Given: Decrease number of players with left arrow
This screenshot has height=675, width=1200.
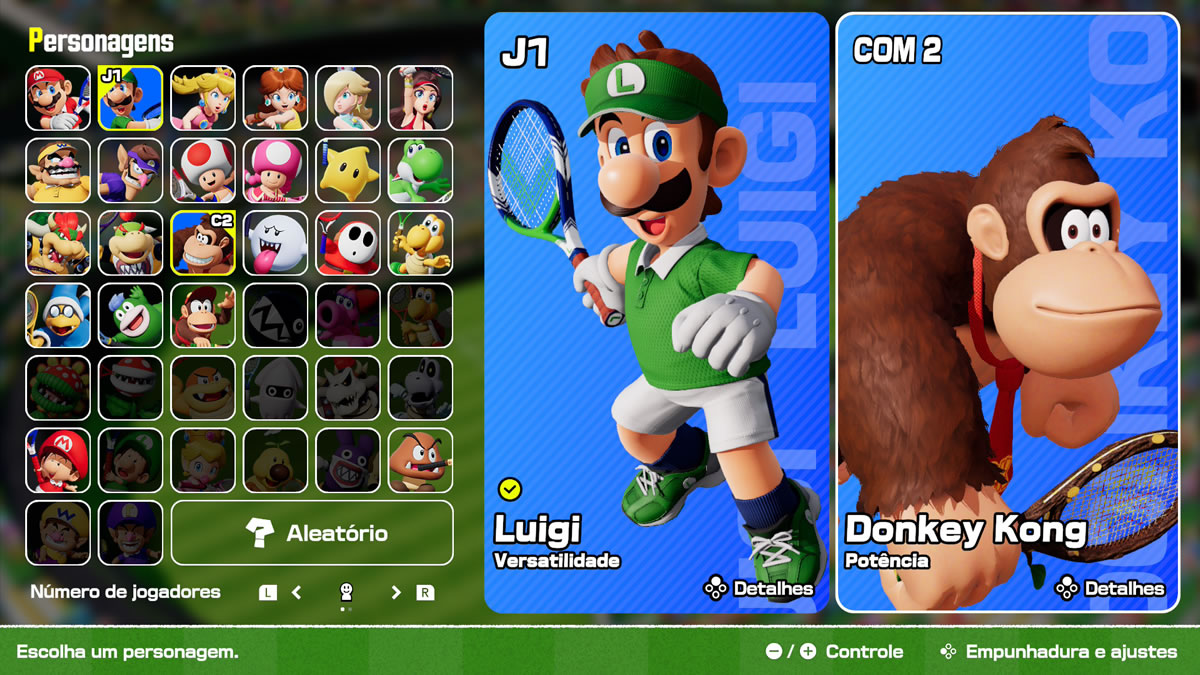Looking at the screenshot, I should point(297,593).
